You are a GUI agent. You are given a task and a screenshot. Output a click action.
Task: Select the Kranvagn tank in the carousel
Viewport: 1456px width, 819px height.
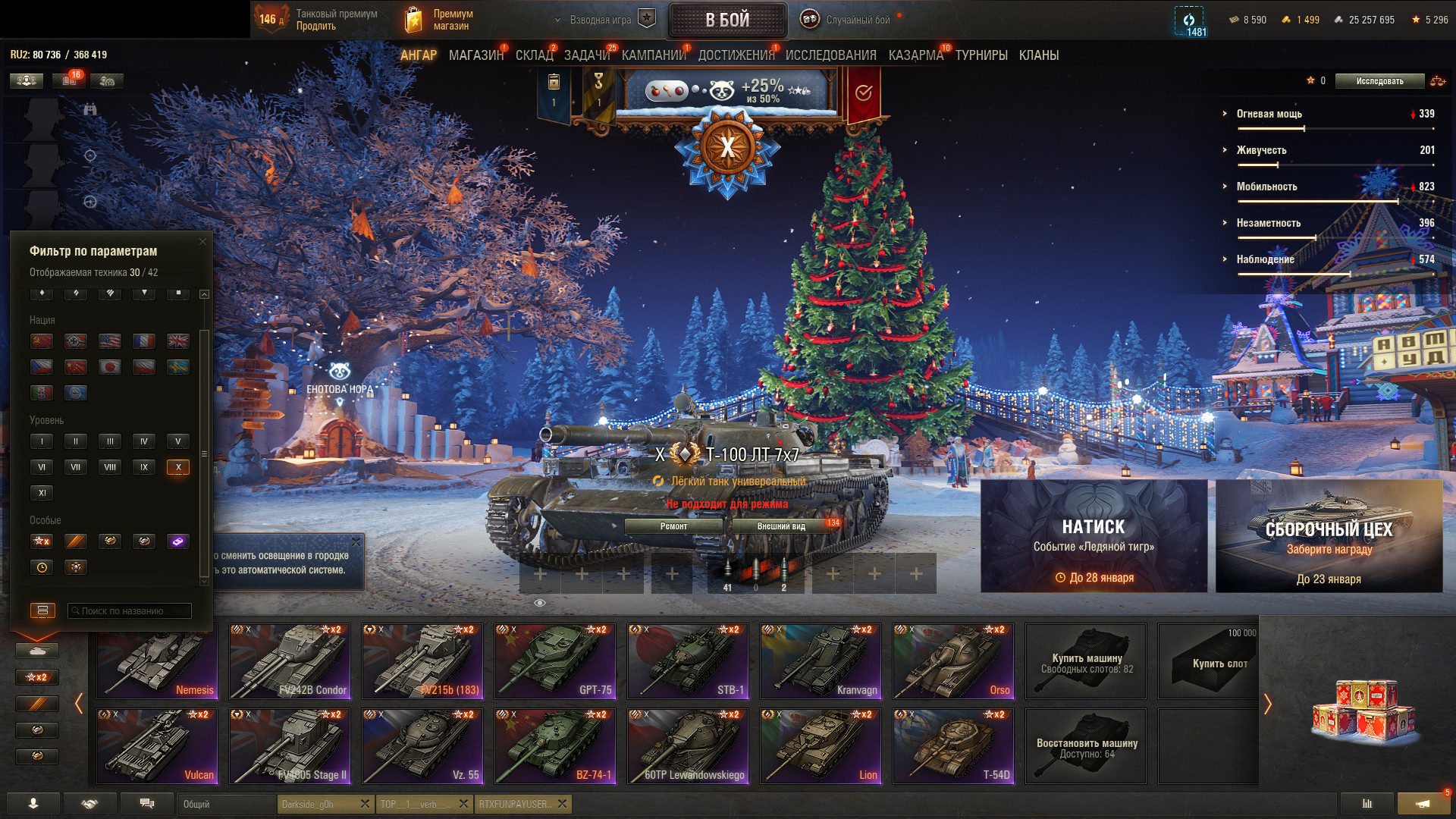point(821,661)
